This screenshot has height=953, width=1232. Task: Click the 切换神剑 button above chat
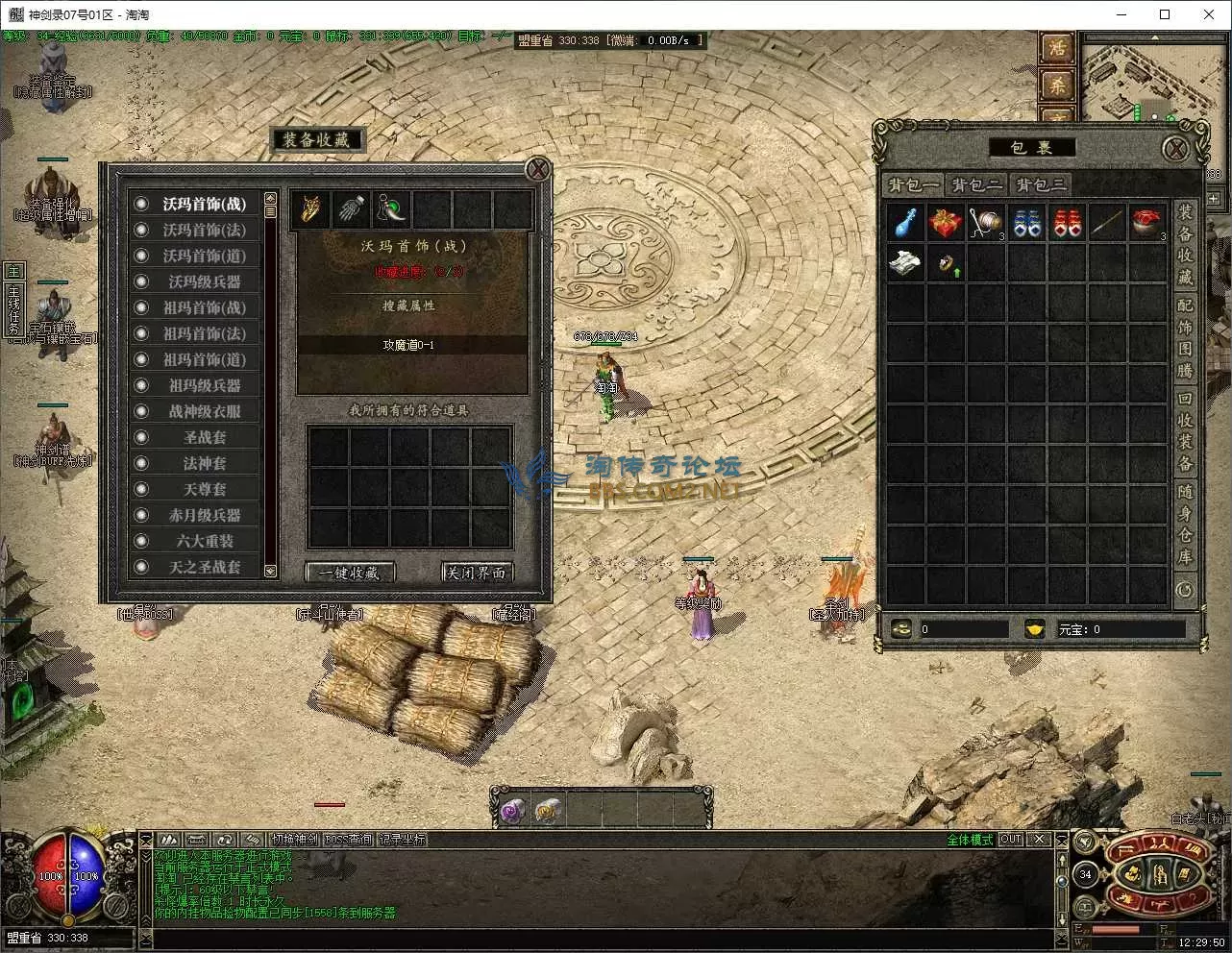coord(293,839)
